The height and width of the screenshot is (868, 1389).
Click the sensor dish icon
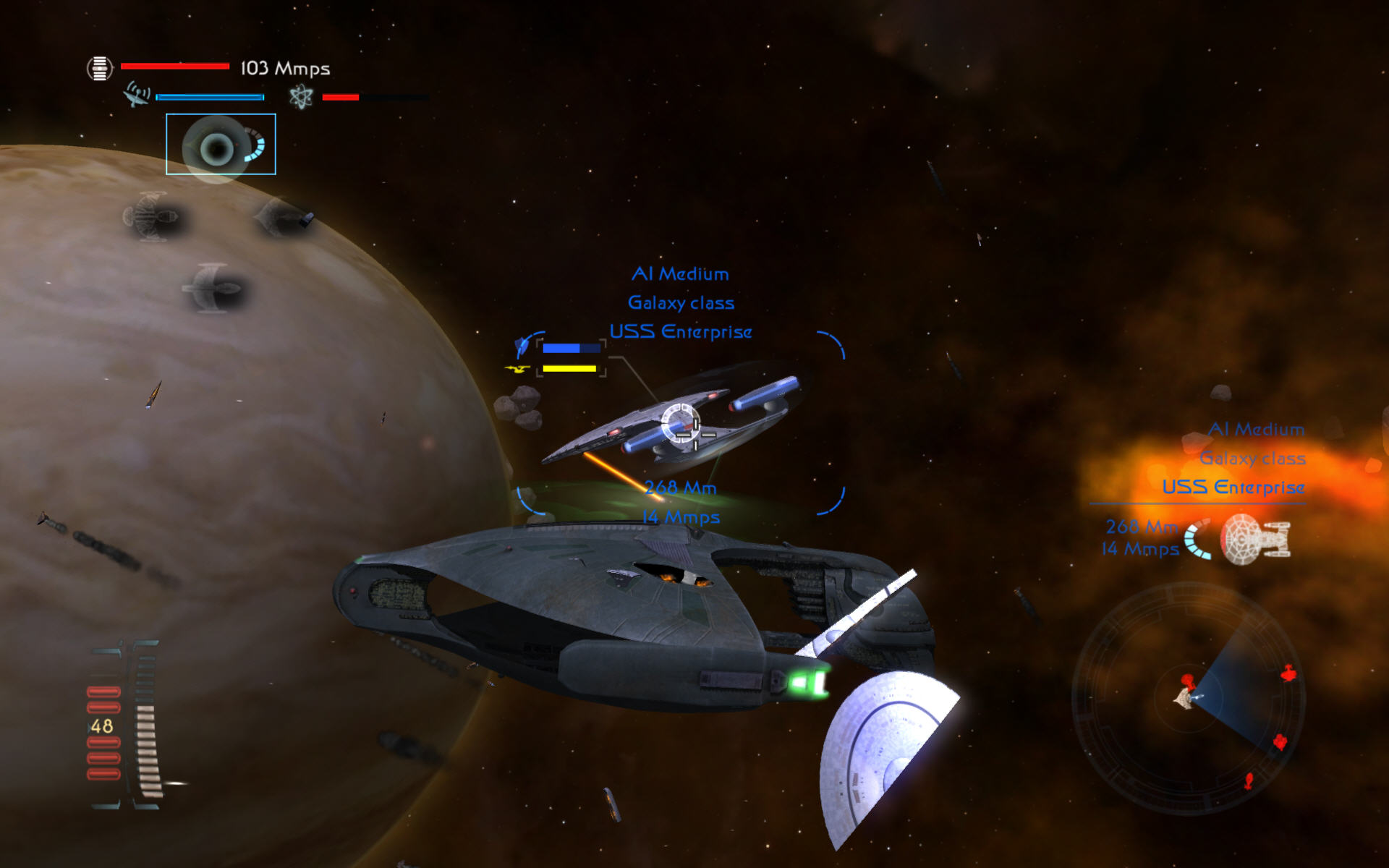pos(137,95)
